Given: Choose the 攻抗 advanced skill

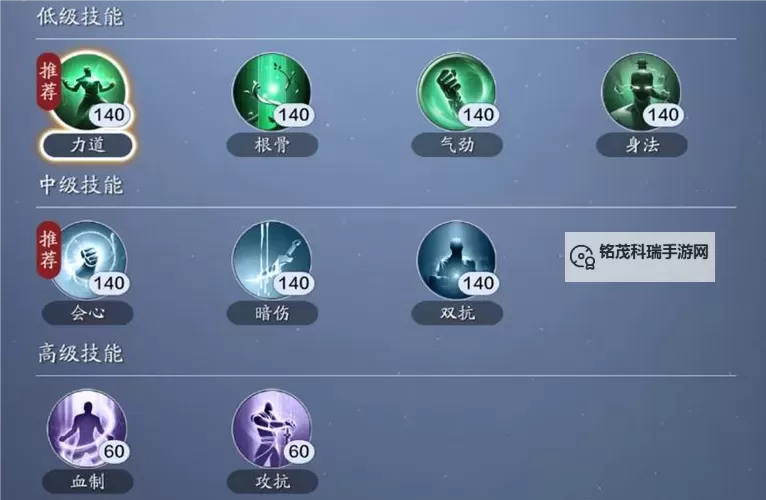Looking at the screenshot, I should (x=271, y=429).
